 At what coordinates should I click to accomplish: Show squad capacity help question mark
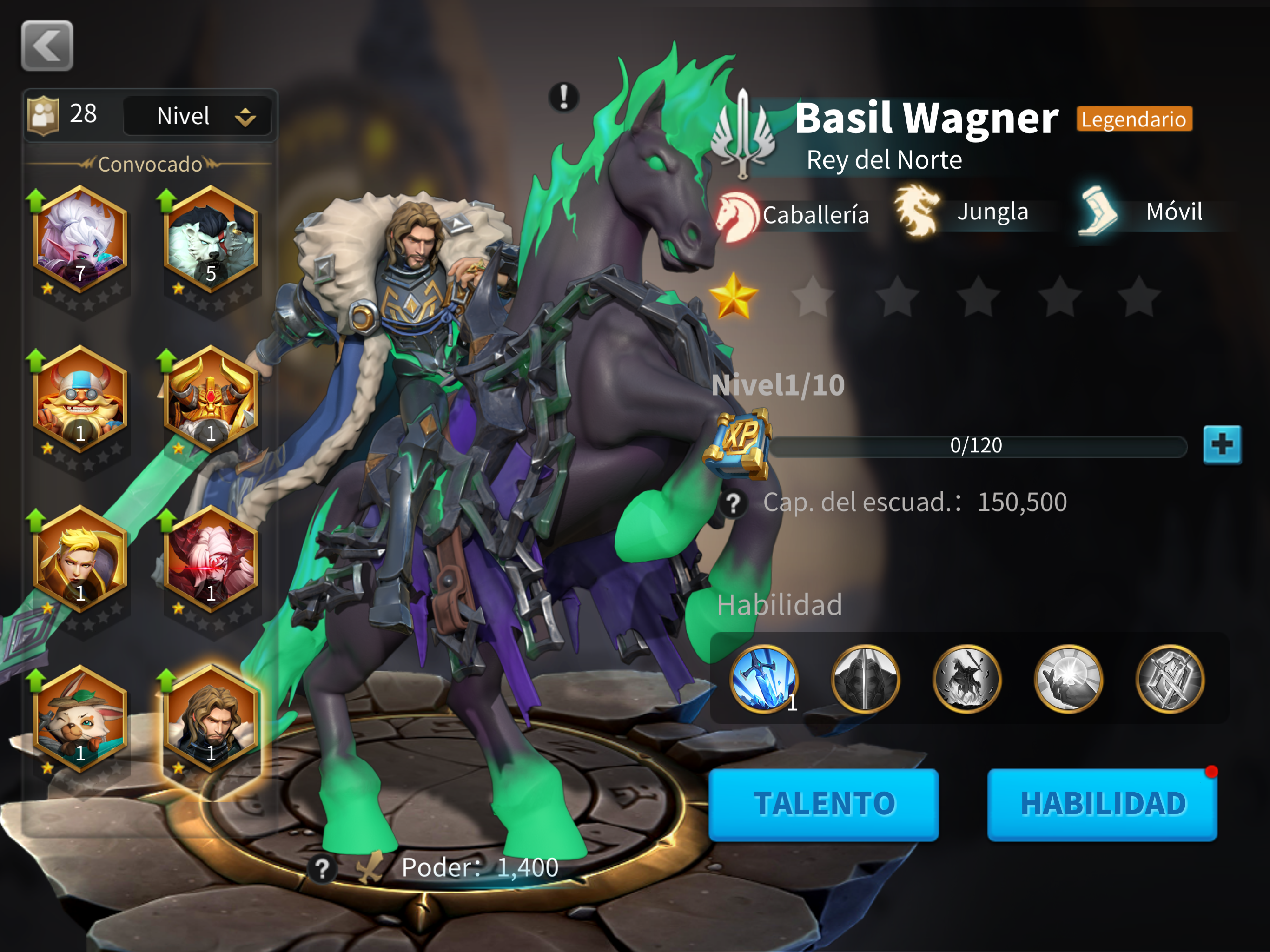tap(733, 503)
